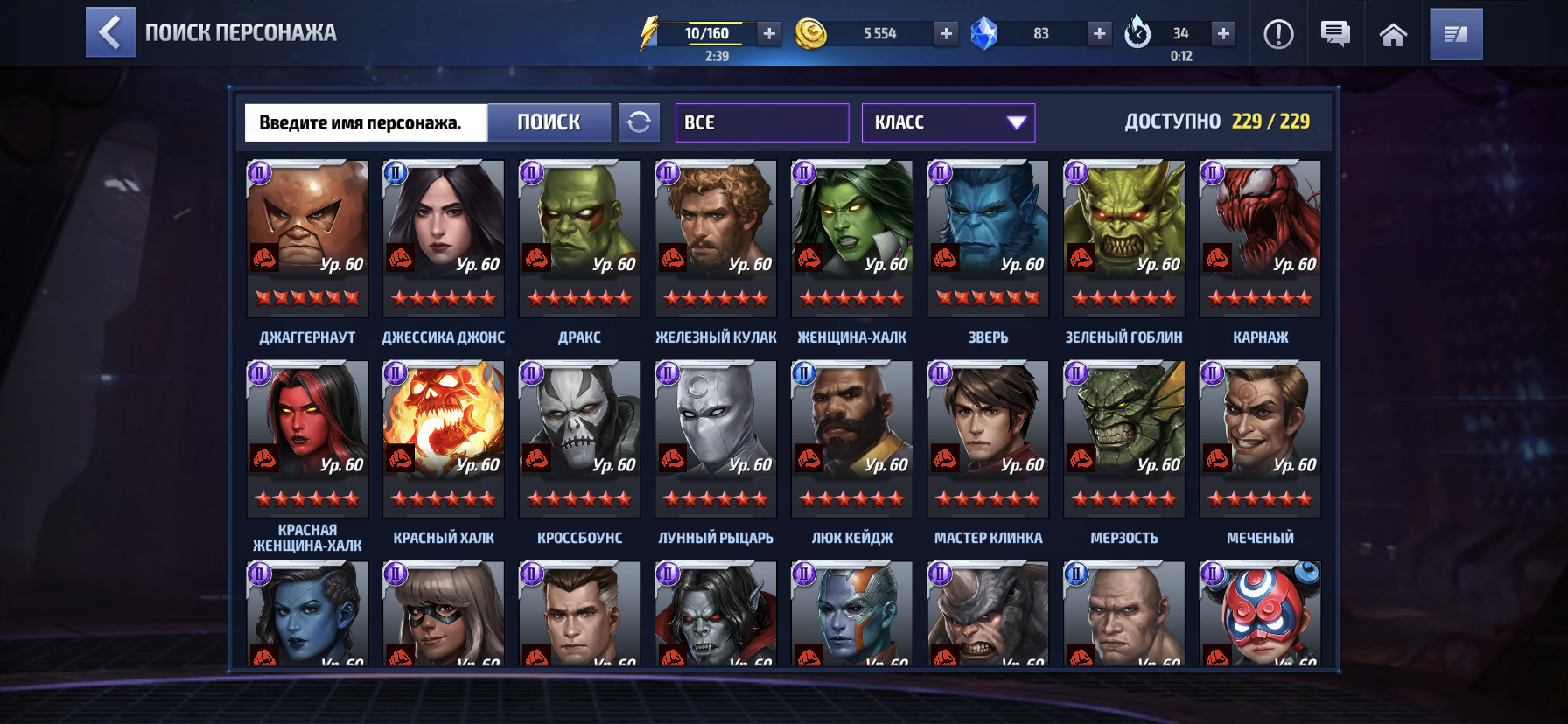This screenshot has width=1568, height=724.
Task: Open the ВСЕ filter selector
Action: coord(760,122)
